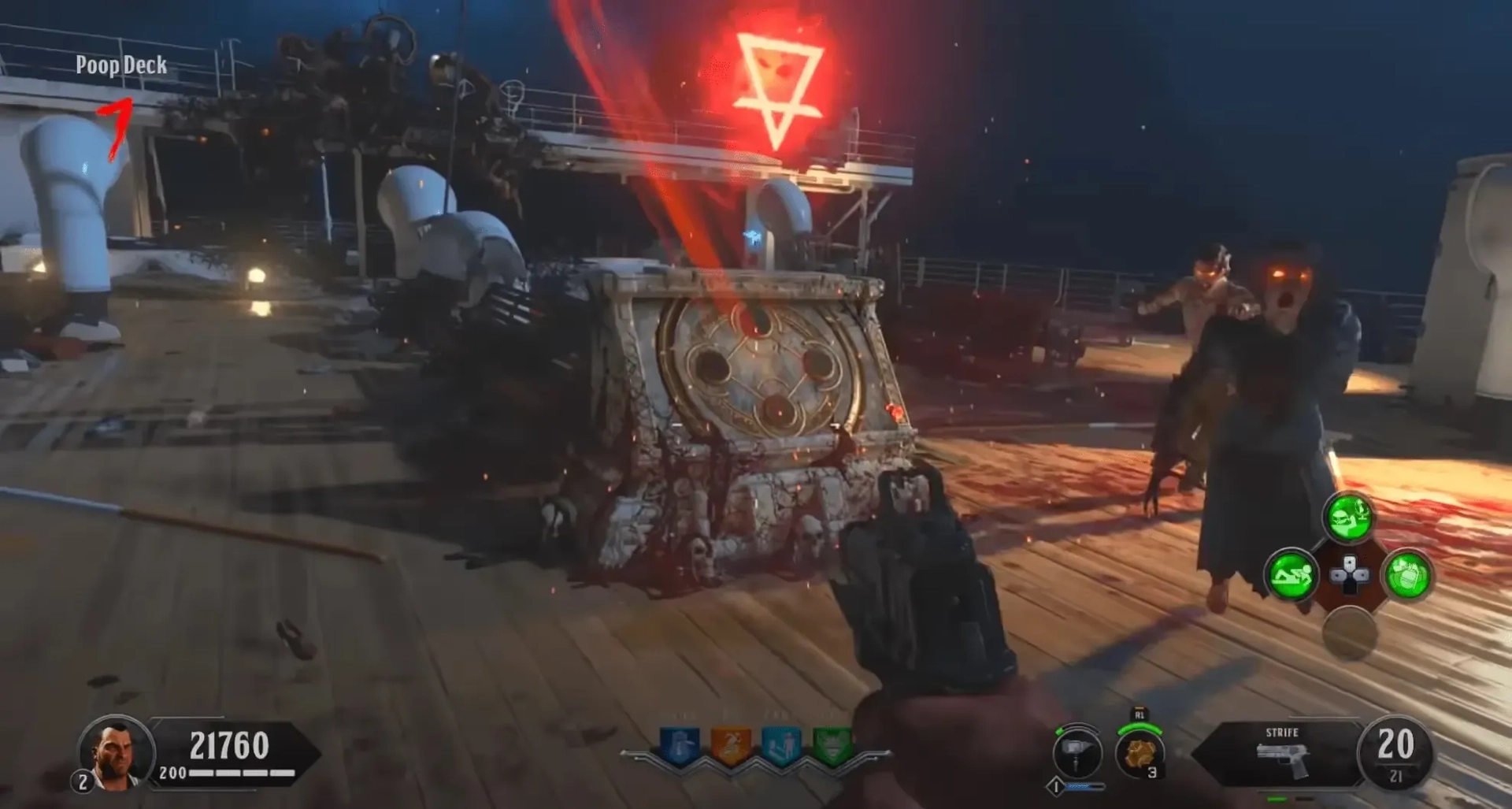The height and width of the screenshot is (809, 1512).
Task: Click the player character portrait
Action: tap(117, 751)
